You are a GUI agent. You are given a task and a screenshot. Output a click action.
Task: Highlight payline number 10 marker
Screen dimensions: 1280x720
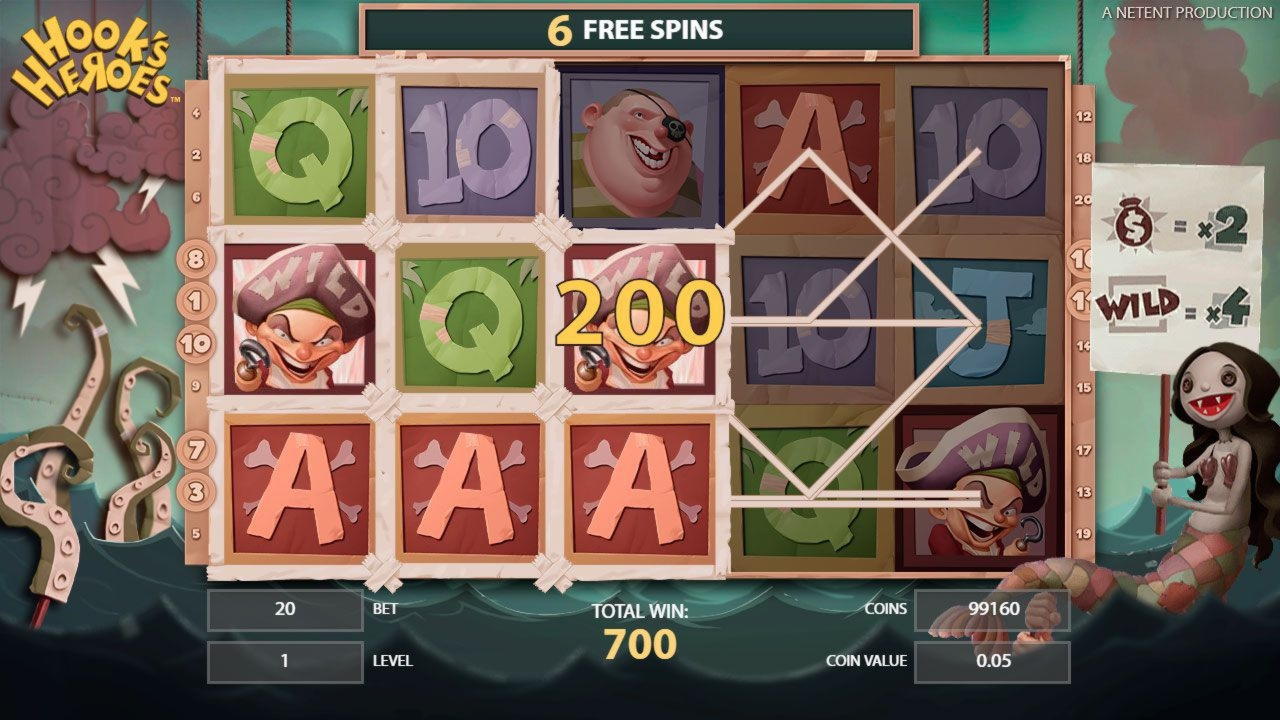click(x=195, y=344)
